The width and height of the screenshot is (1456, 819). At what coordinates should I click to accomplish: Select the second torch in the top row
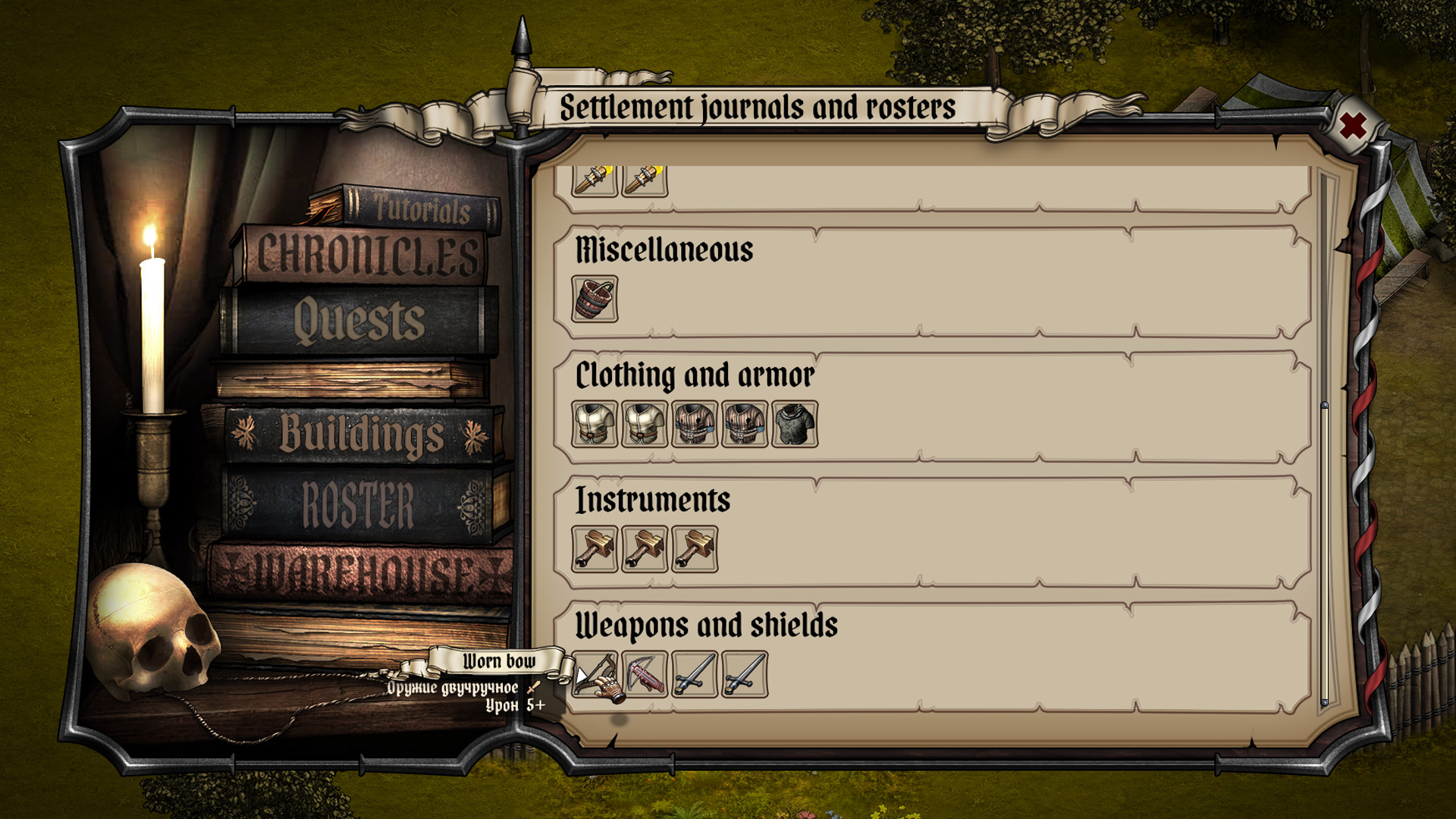(x=644, y=178)
